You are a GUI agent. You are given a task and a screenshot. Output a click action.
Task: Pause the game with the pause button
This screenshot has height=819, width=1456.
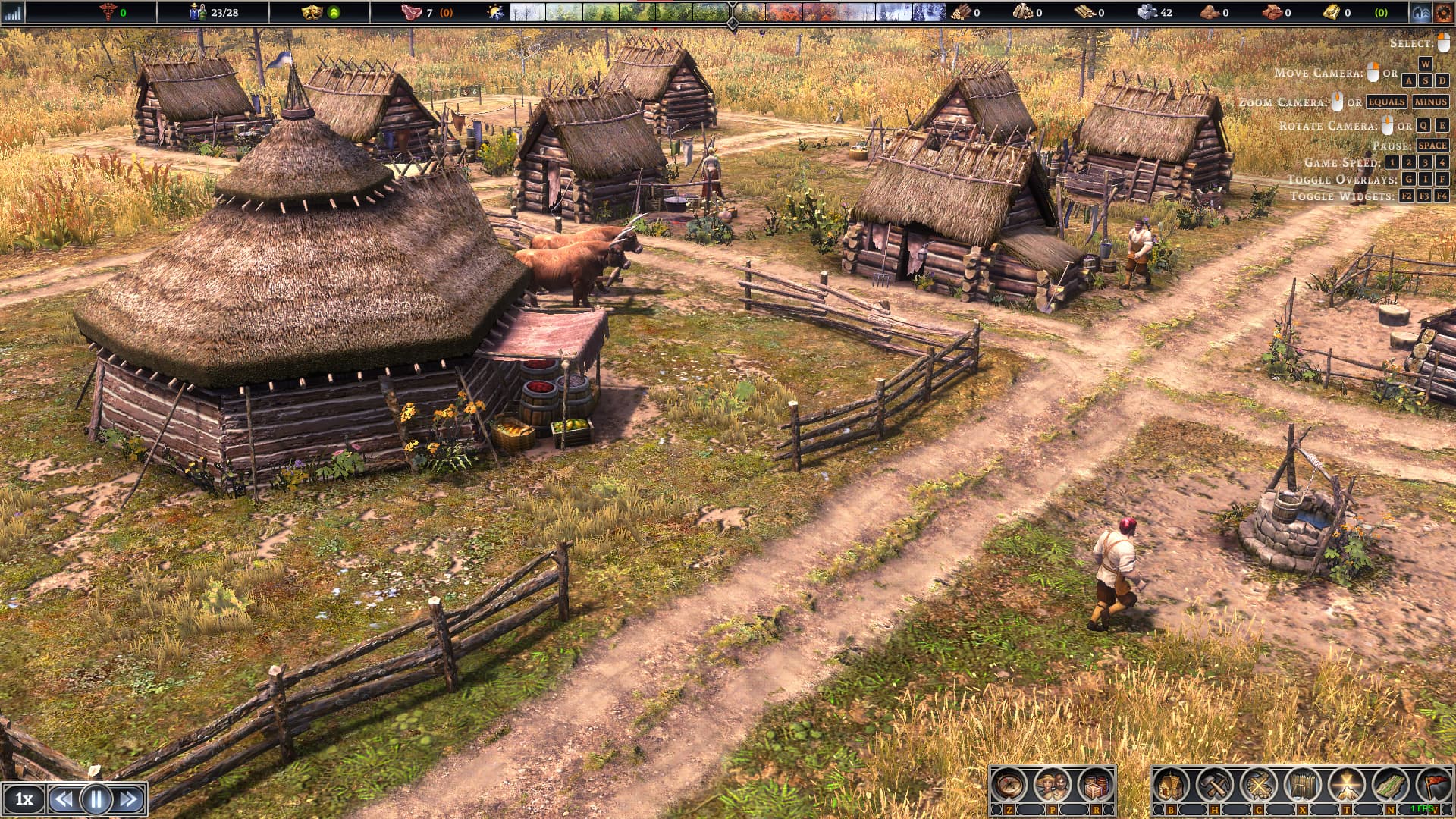tap(96, 799)
